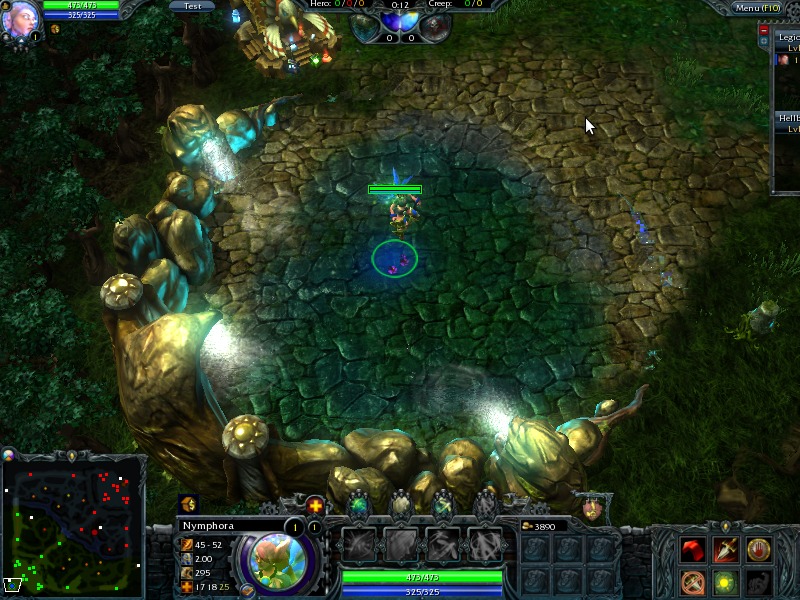Toggle the minimap color orb button
Screen dimensions: 800x600
(10, 455)
